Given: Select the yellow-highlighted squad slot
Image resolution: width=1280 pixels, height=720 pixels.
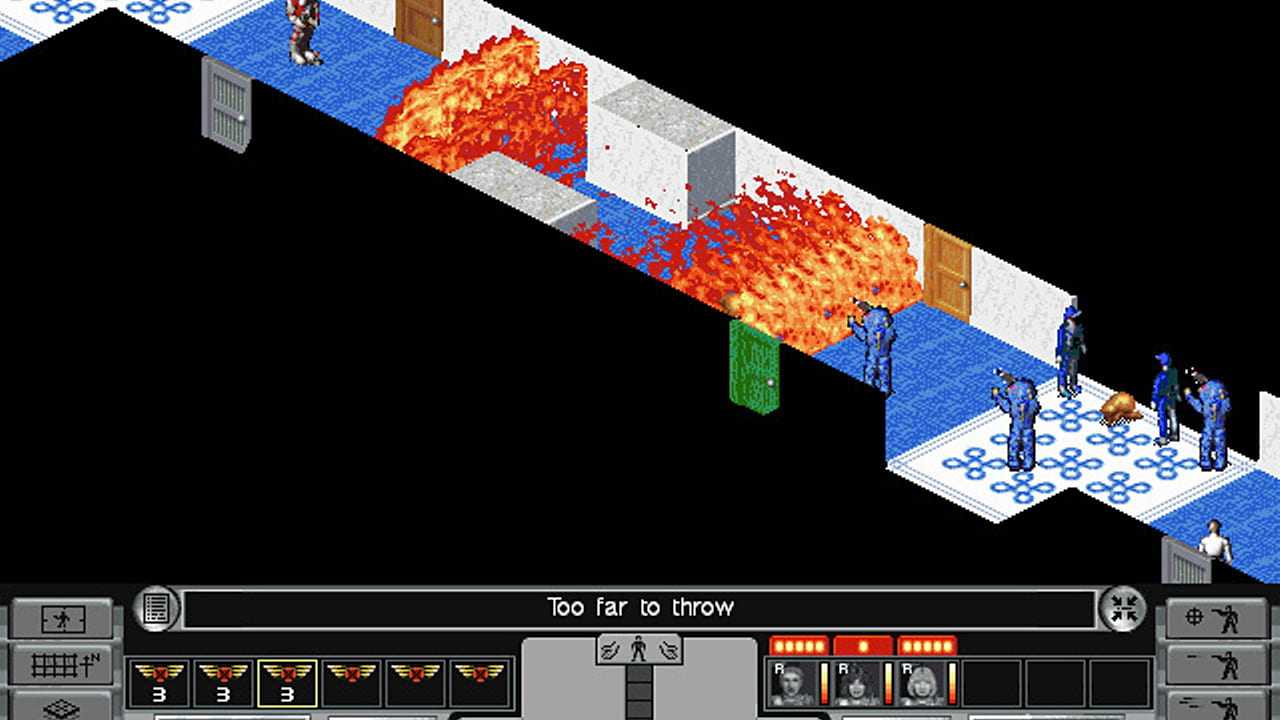Looking at the screenshot, I should pos(288,683).
